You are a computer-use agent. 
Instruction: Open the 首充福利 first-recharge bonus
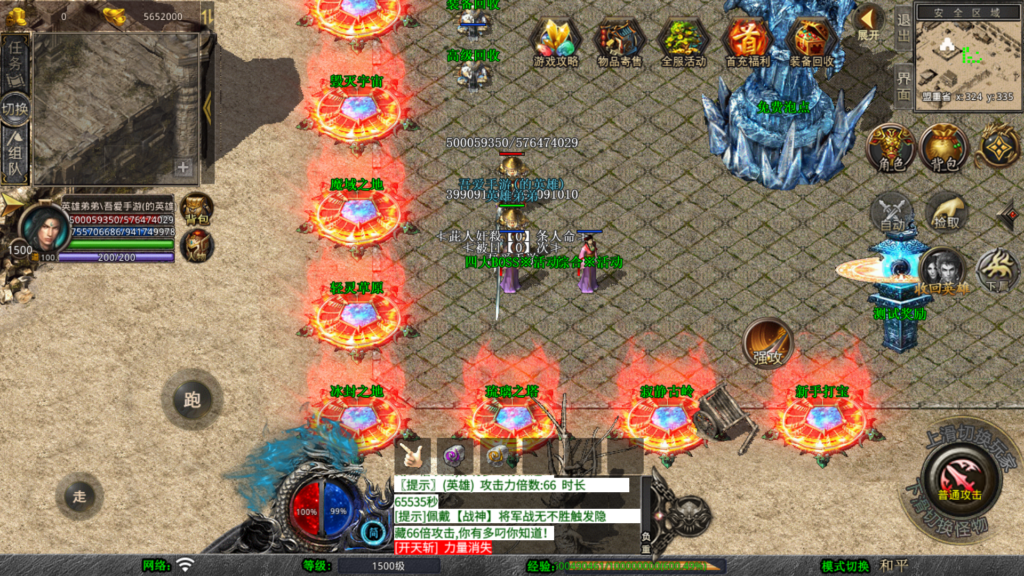tap(747, 40)
